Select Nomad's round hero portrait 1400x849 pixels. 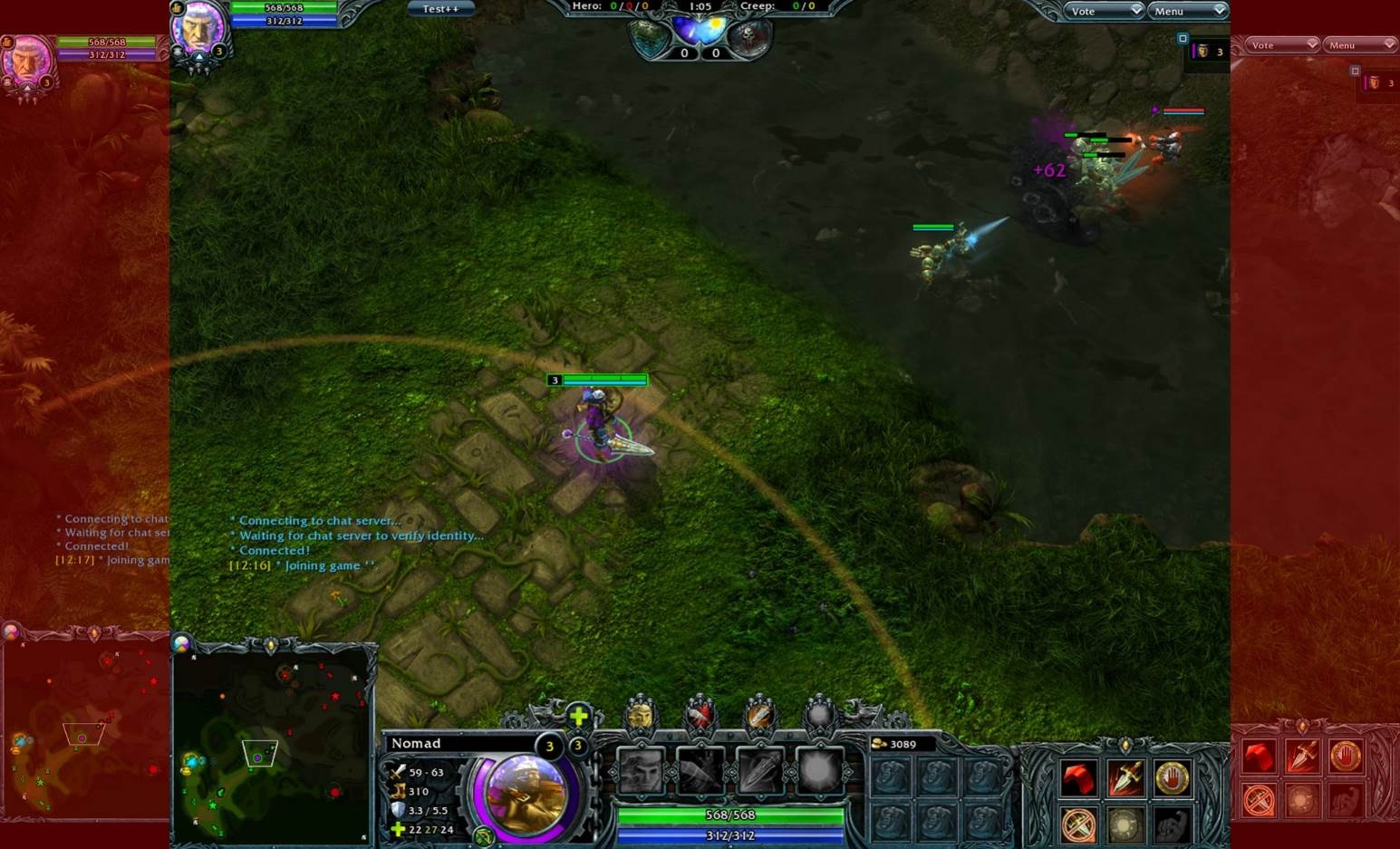pyautogui.click(x=525, y=795)
